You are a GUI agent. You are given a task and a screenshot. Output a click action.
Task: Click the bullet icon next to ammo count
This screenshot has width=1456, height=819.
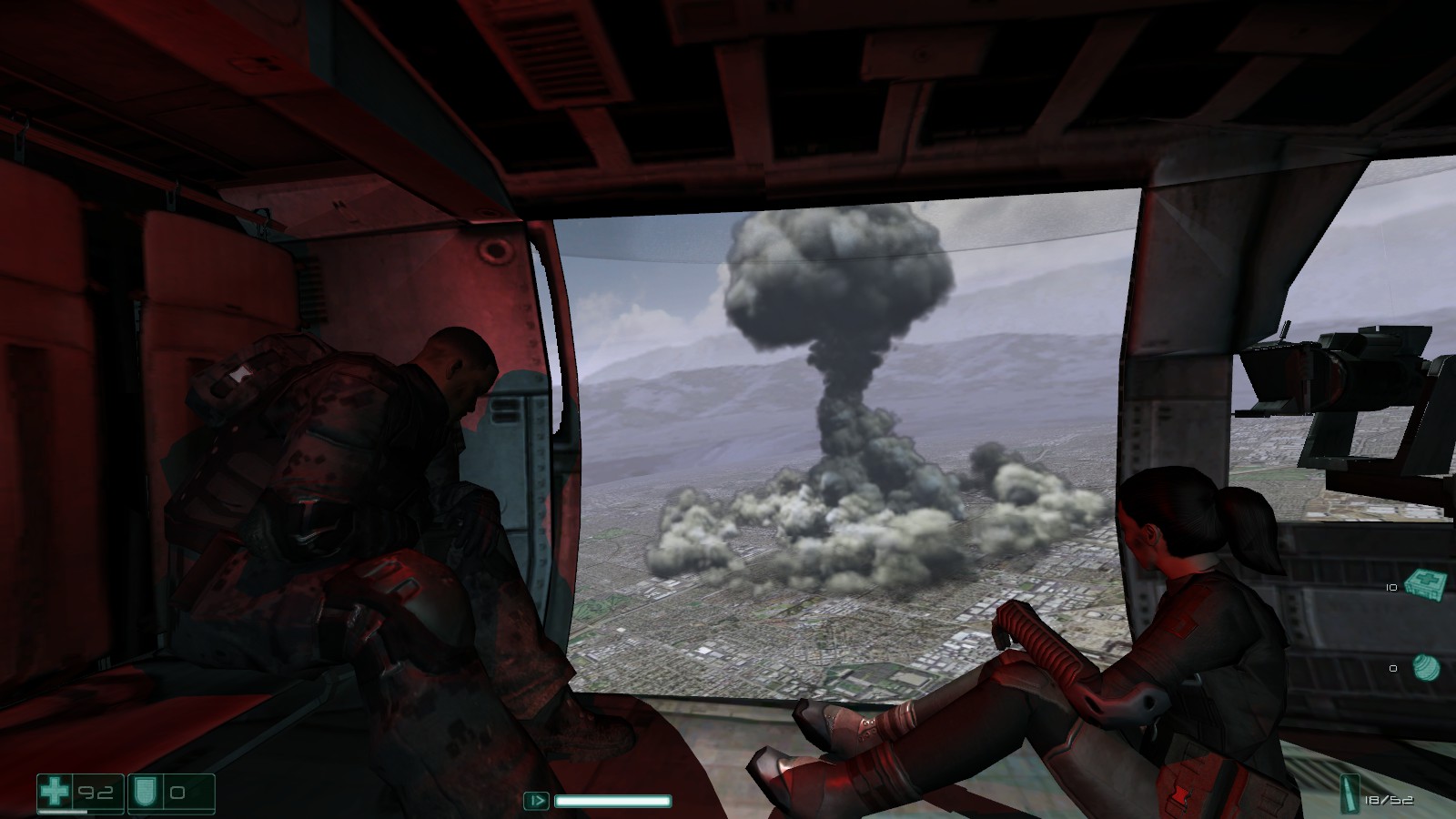[x=1350, y=794]
